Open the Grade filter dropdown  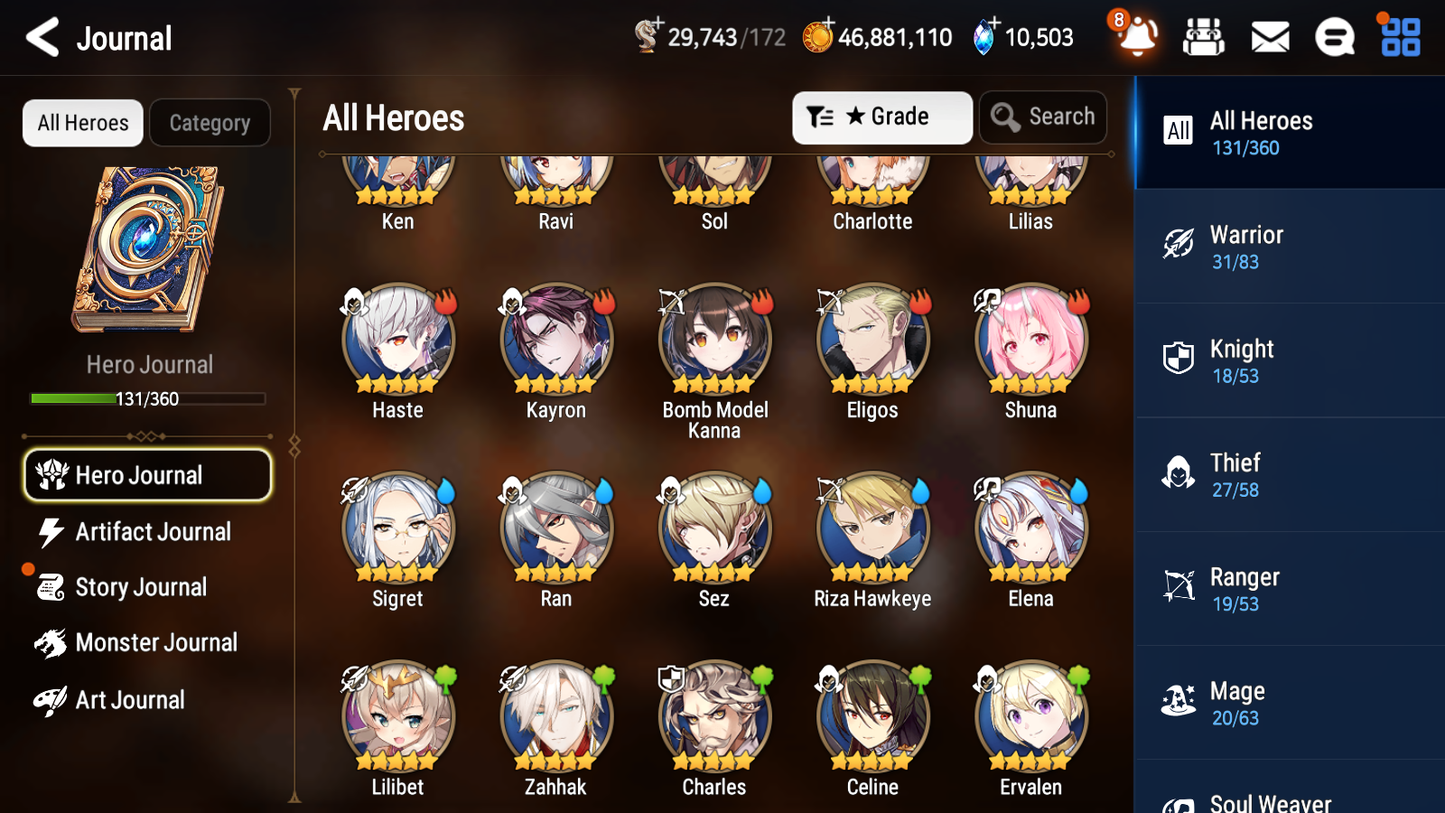(882, 116)
